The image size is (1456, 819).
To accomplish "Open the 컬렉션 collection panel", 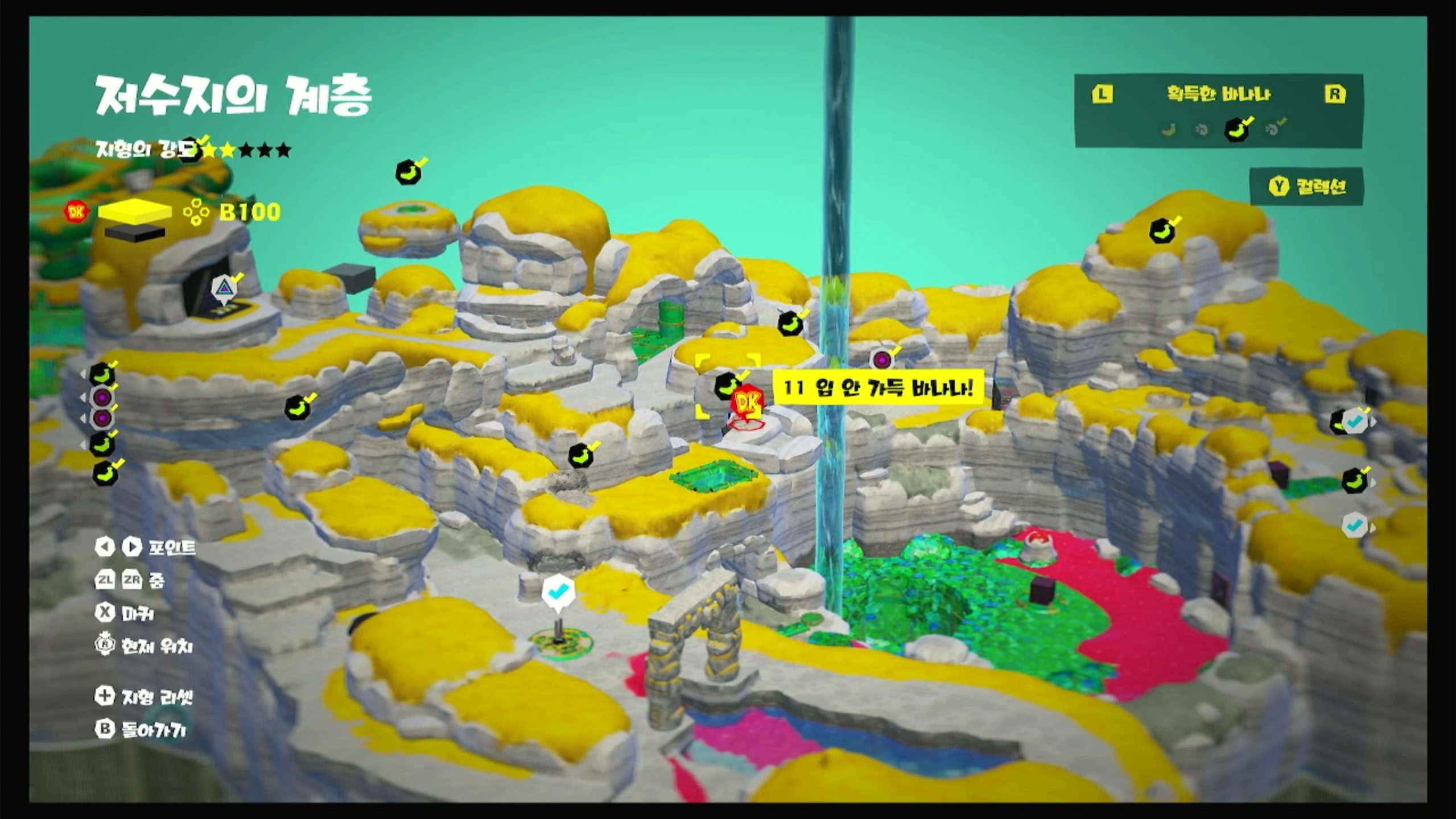I will (1307, 187).
